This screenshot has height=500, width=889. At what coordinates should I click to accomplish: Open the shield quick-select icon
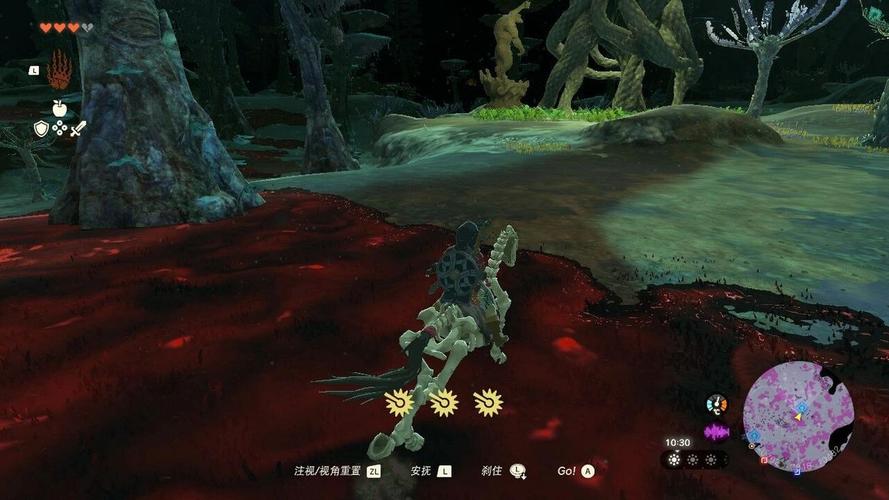tap(41, 128)
